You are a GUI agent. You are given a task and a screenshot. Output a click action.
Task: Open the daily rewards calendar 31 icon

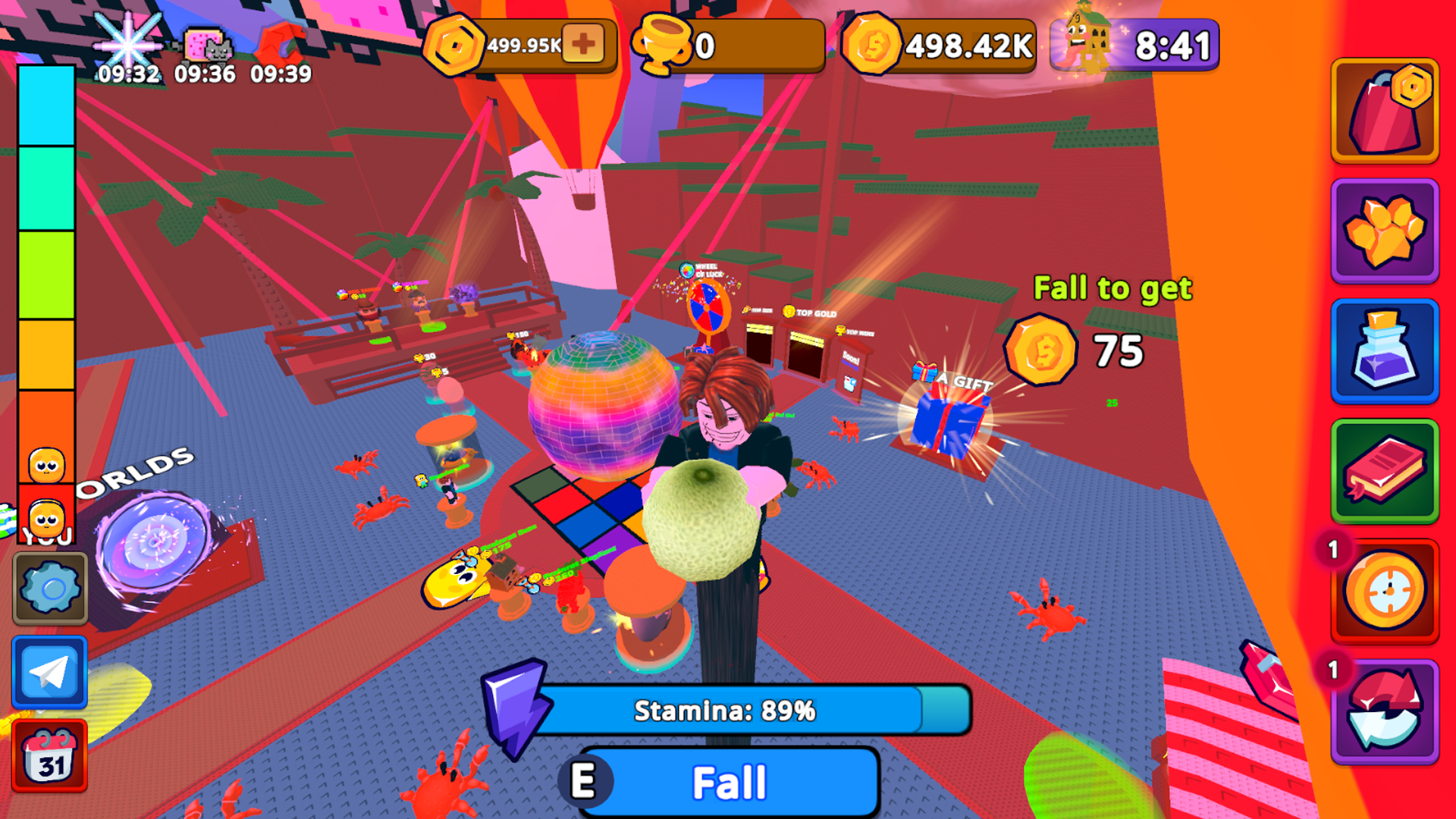tap(49, 758)
